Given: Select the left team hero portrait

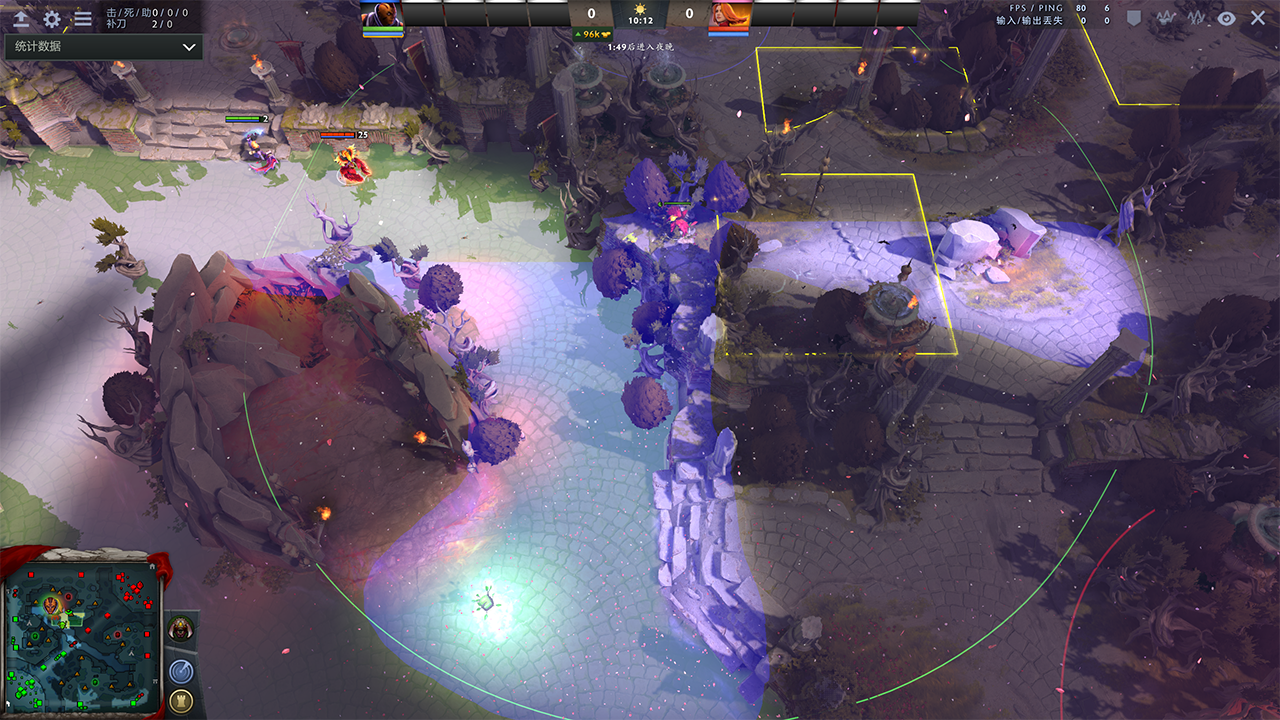Looking at the screenshot, I should click(x=381, y=14).
